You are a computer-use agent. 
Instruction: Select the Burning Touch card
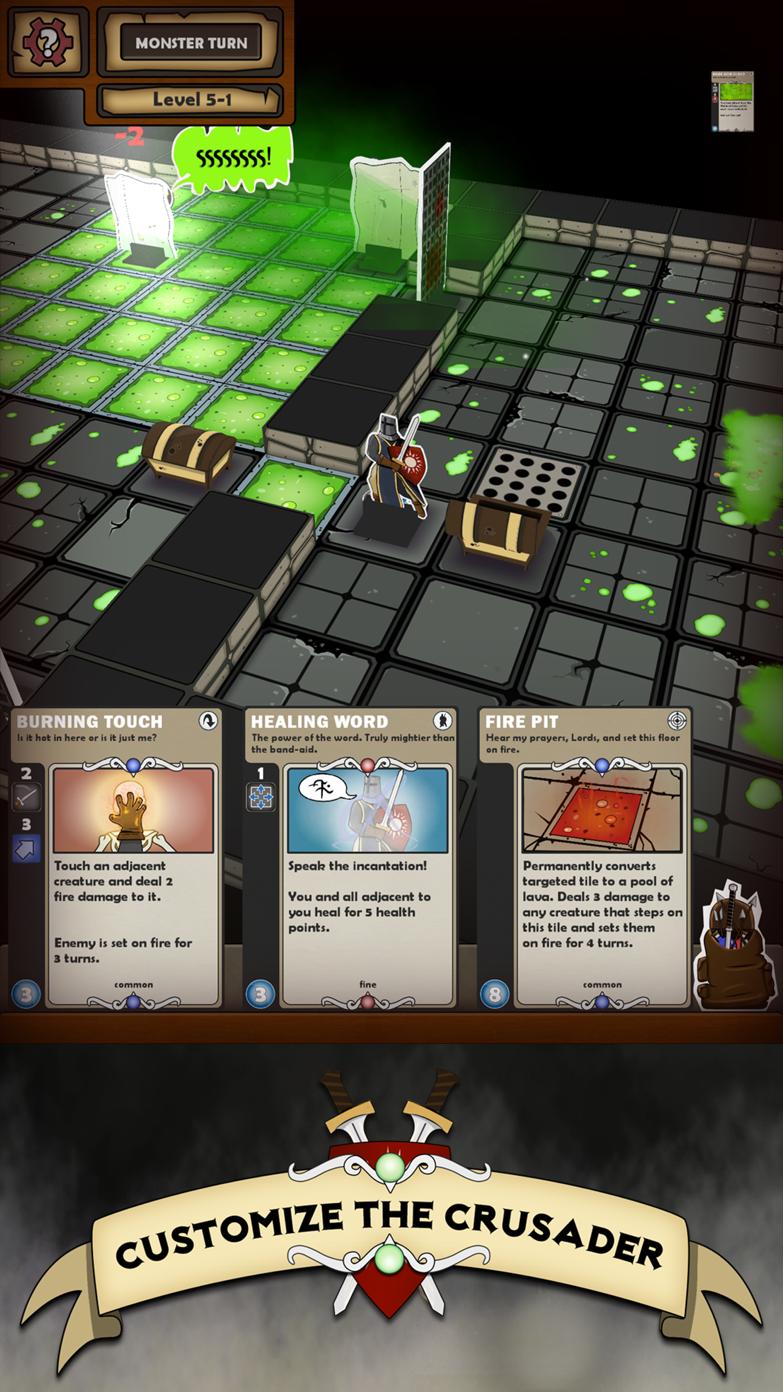119,858
